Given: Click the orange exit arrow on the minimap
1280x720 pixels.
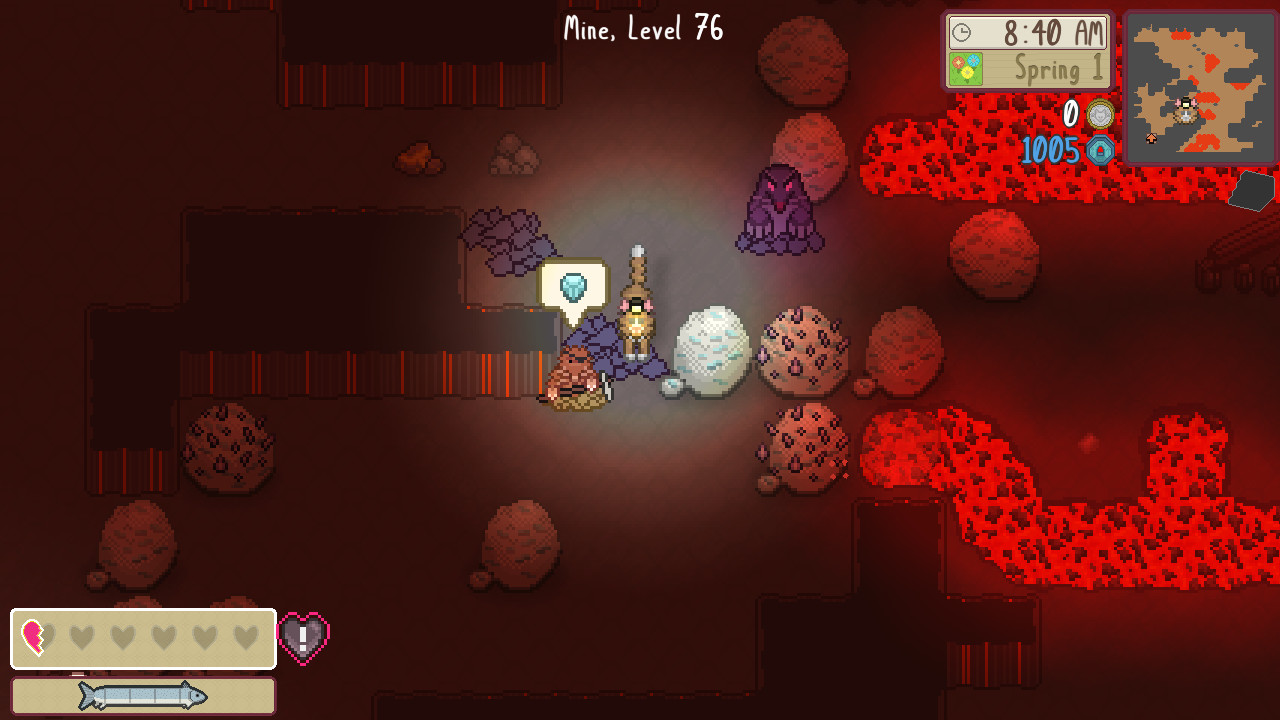Looking at the screenshot, I should [1151, 137].
